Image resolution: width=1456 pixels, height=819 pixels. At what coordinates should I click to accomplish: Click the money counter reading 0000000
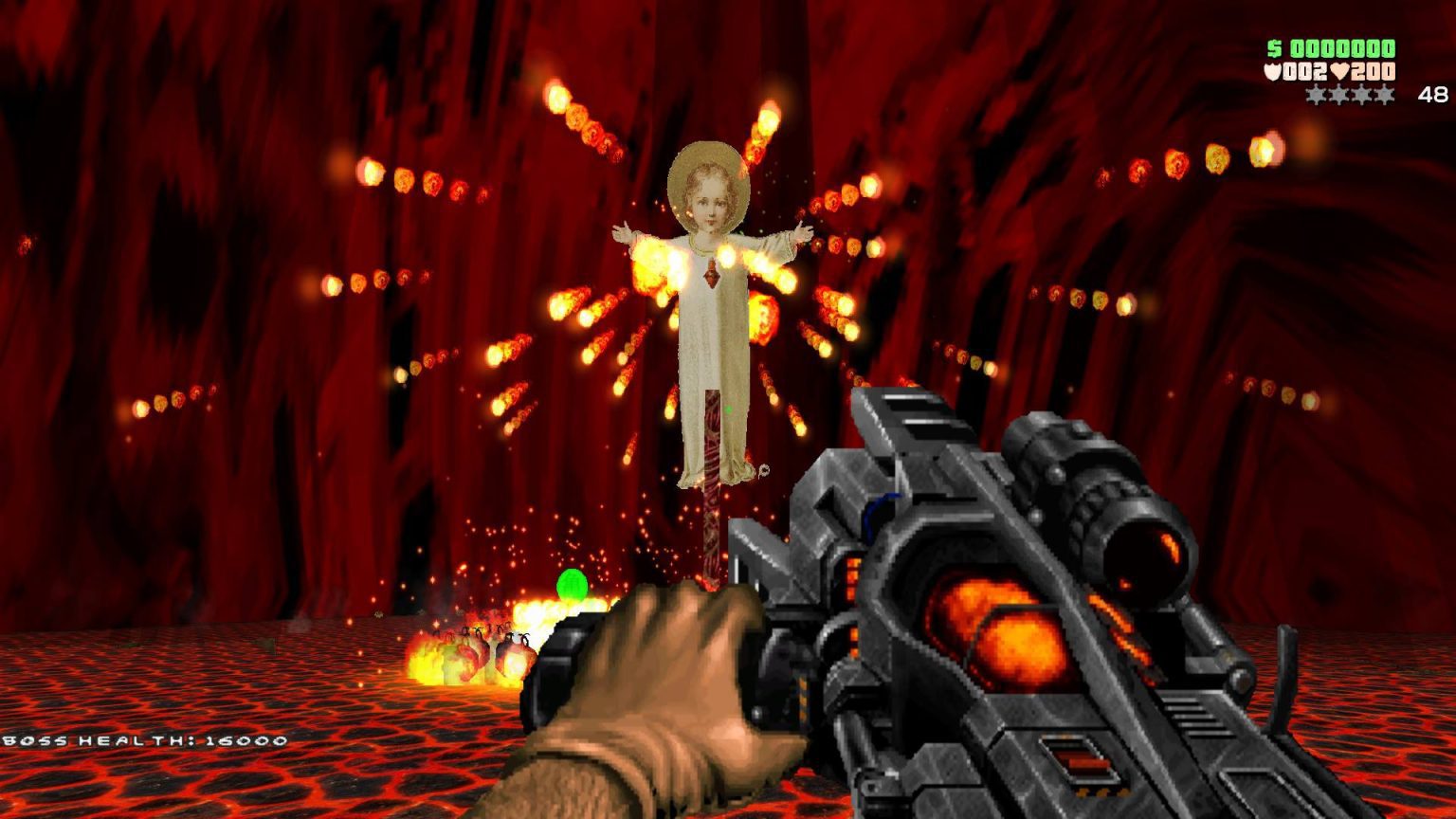[1344, 48]
